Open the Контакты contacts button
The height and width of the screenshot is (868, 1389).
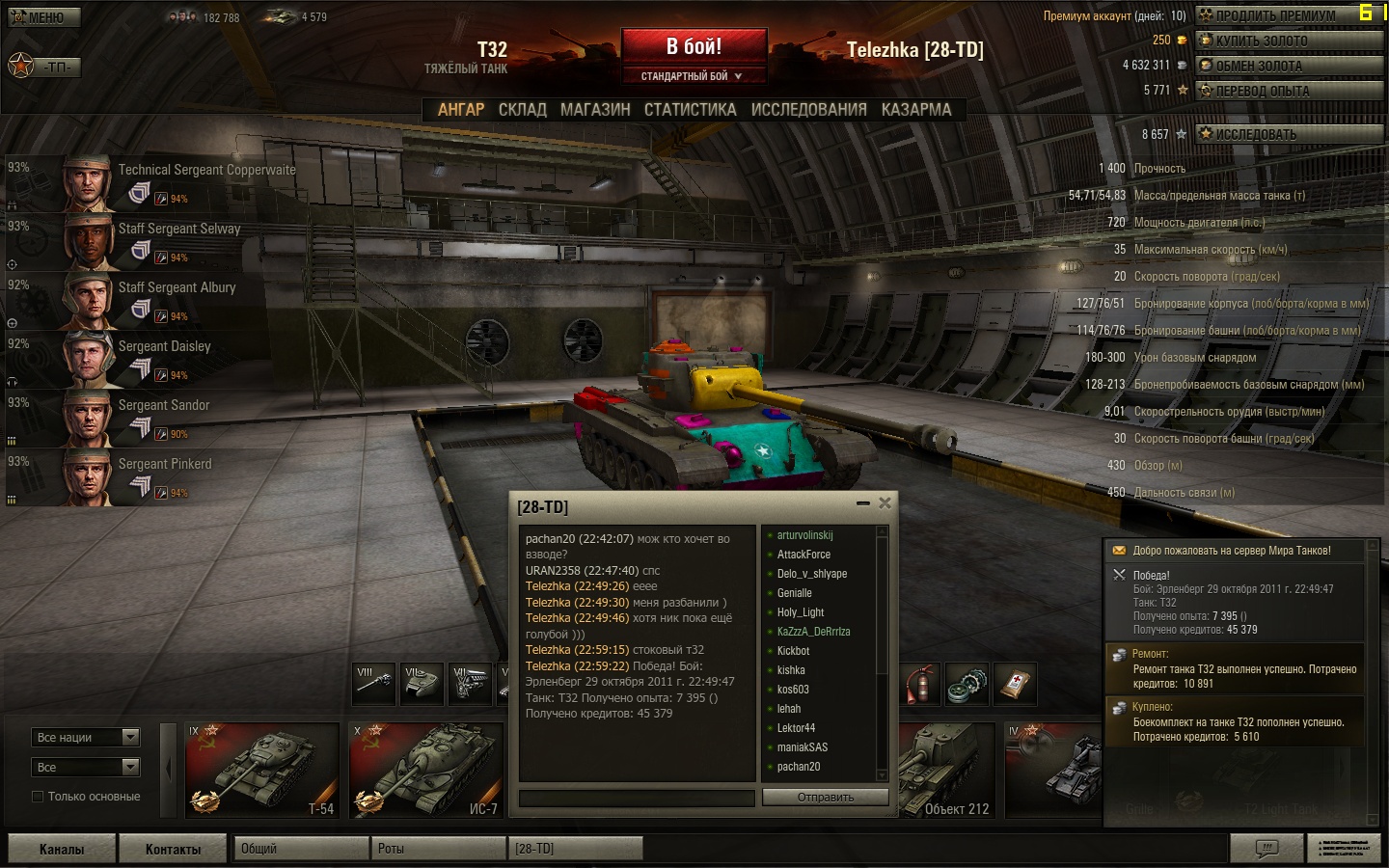pos(173,849)
